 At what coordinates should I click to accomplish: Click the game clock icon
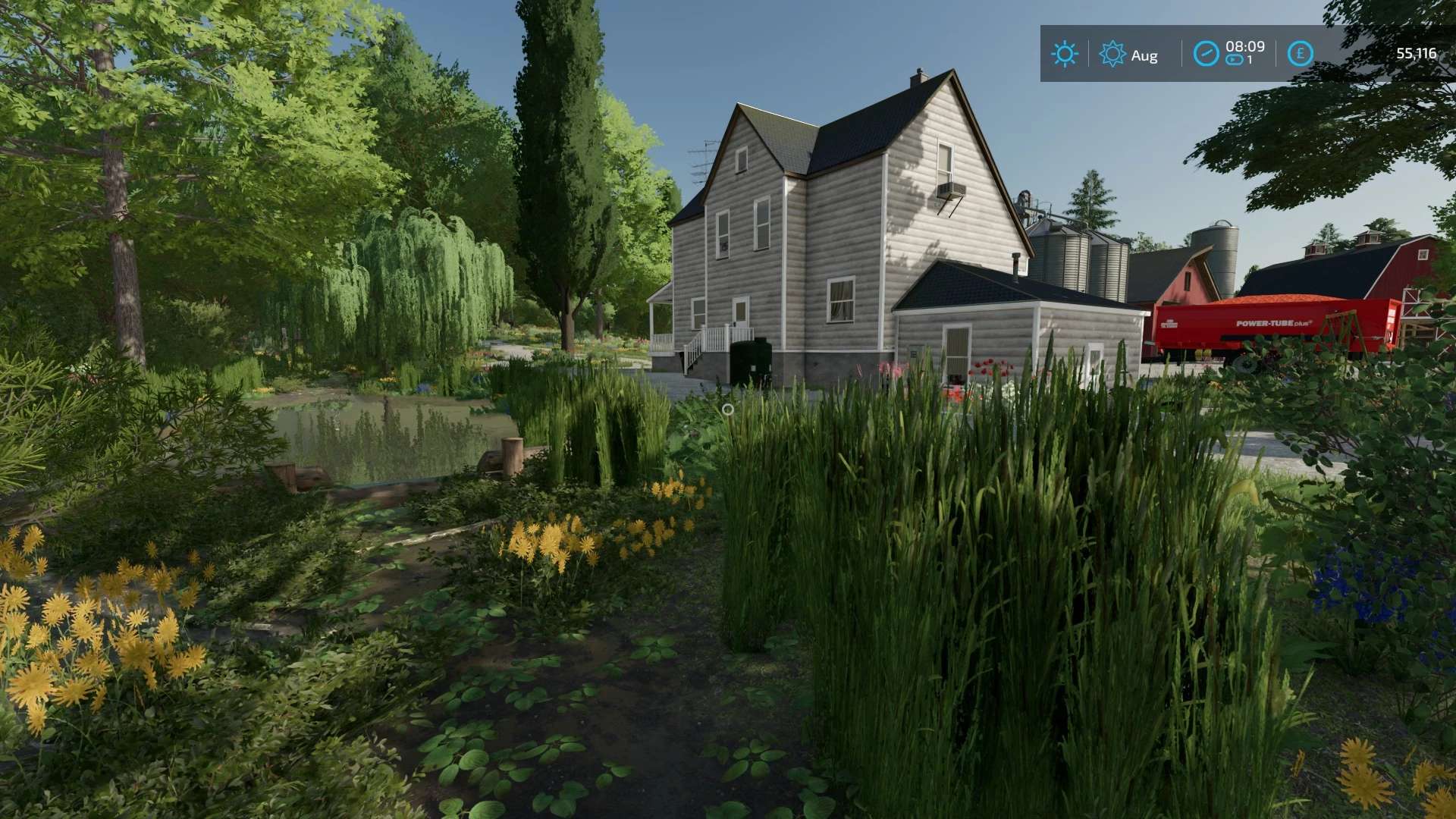[1206, 54]
